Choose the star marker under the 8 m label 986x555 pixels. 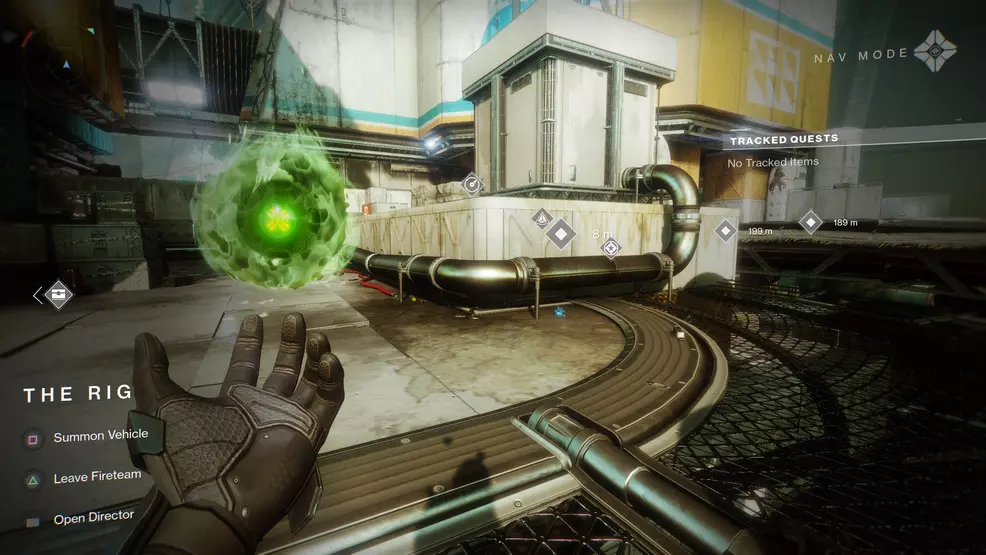pos(610,248)
